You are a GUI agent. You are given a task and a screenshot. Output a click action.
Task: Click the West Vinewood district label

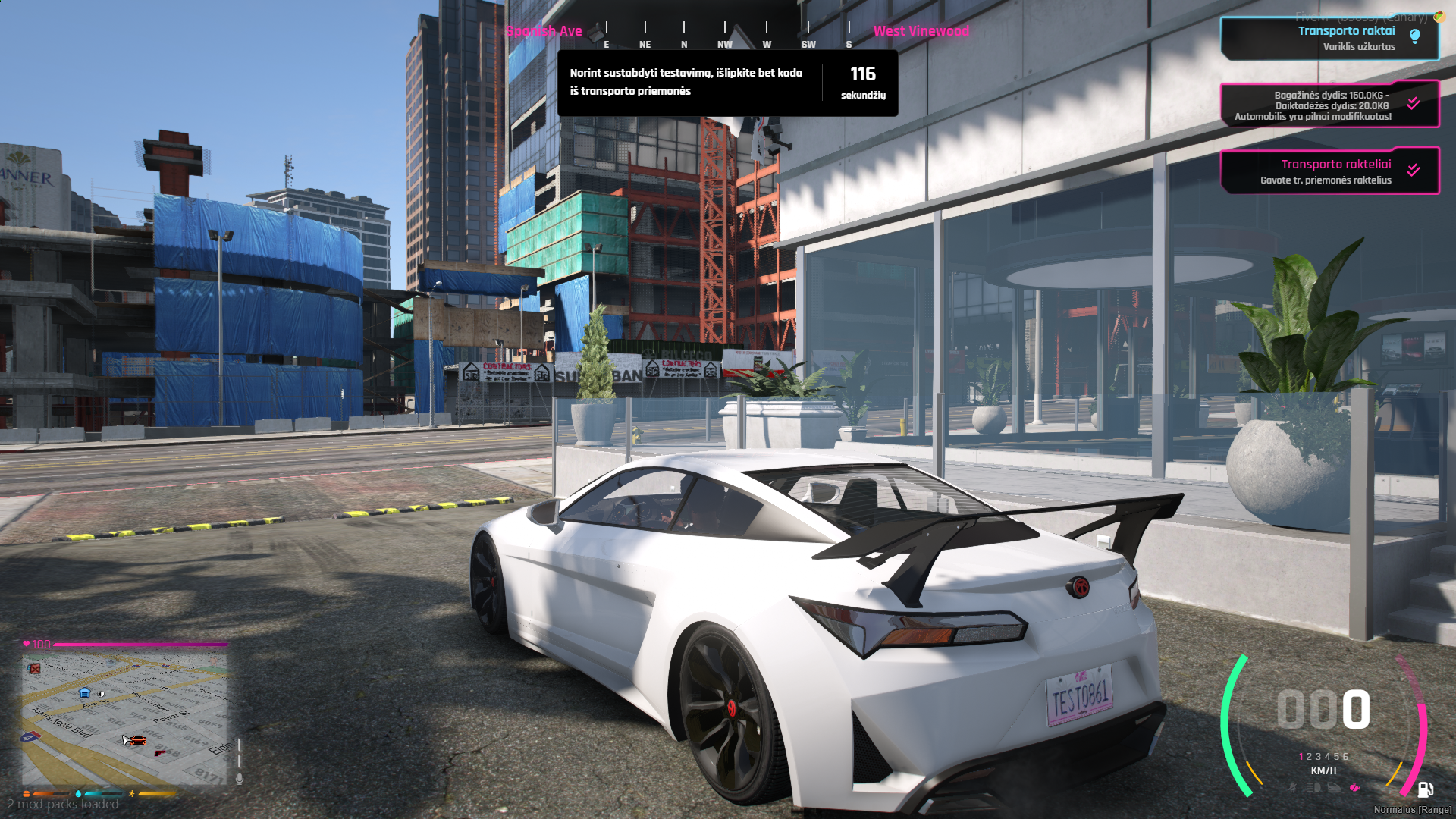coord(921,31)
